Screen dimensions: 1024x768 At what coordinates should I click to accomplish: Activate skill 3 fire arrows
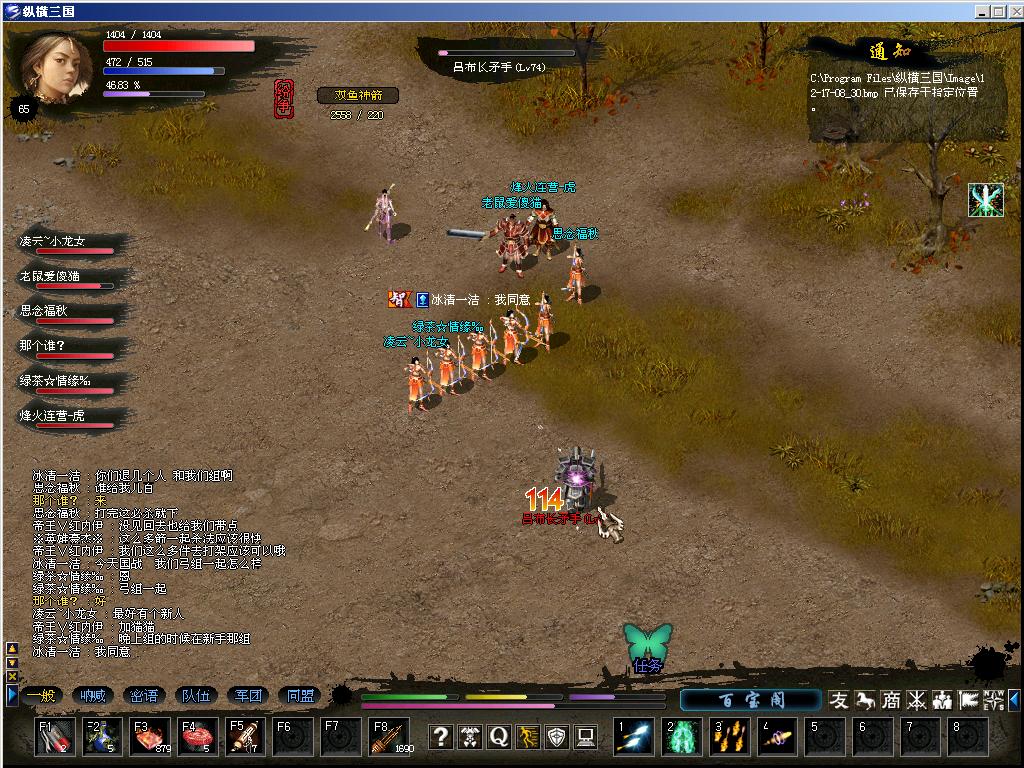coord(730,738)
